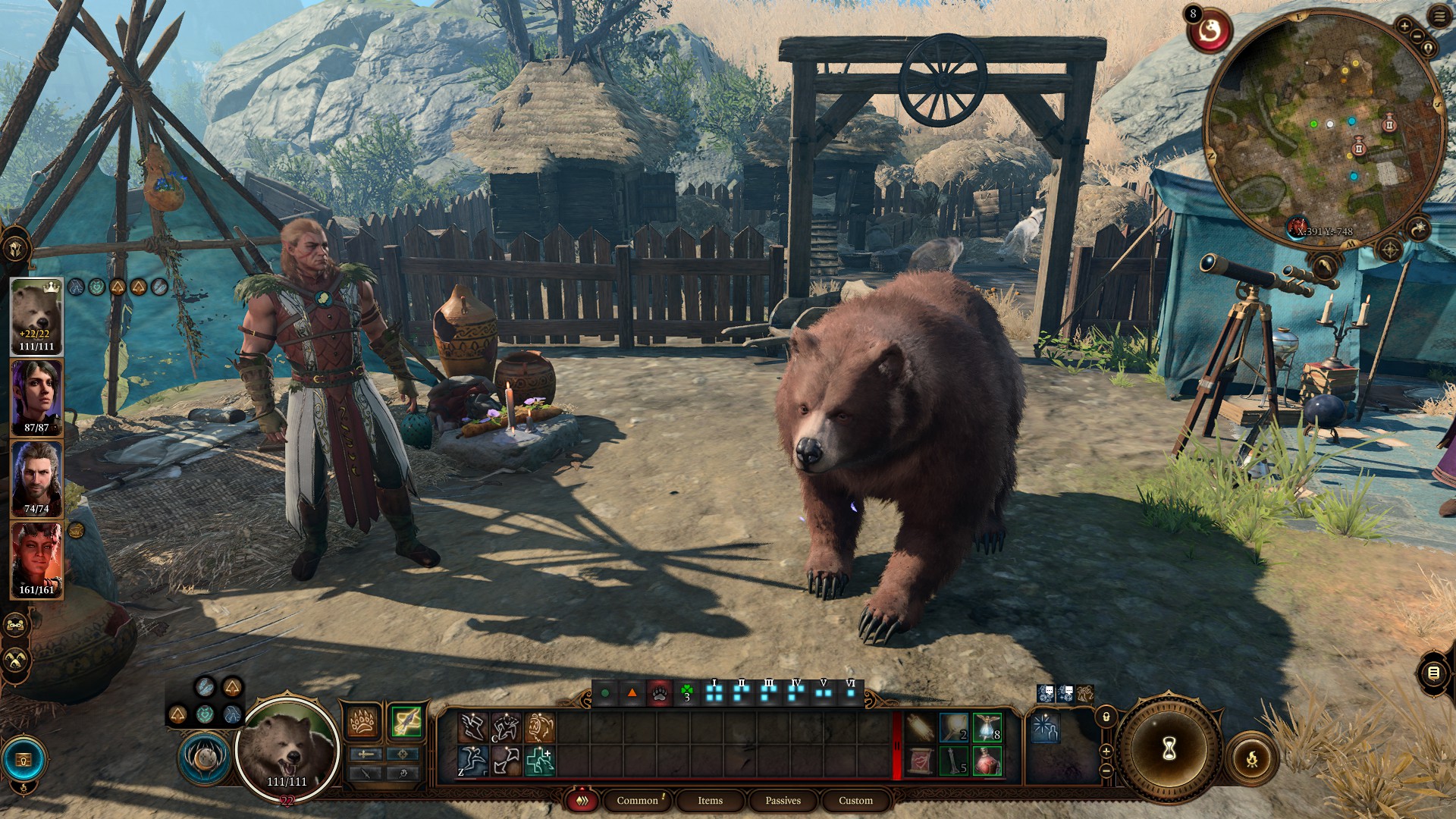
Task: Show the Passives hotbar tab
Action: pyautogui.click(x=783, y=800)
